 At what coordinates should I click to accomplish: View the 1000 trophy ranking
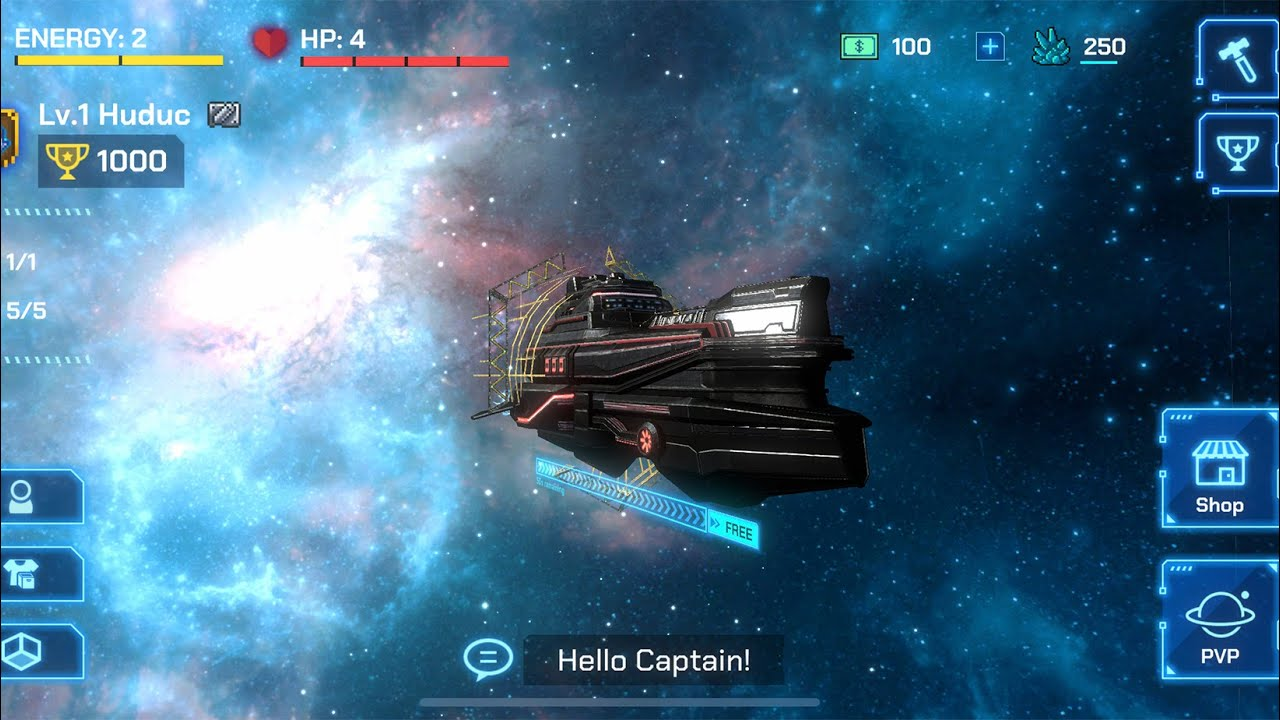tap(111, 161)
